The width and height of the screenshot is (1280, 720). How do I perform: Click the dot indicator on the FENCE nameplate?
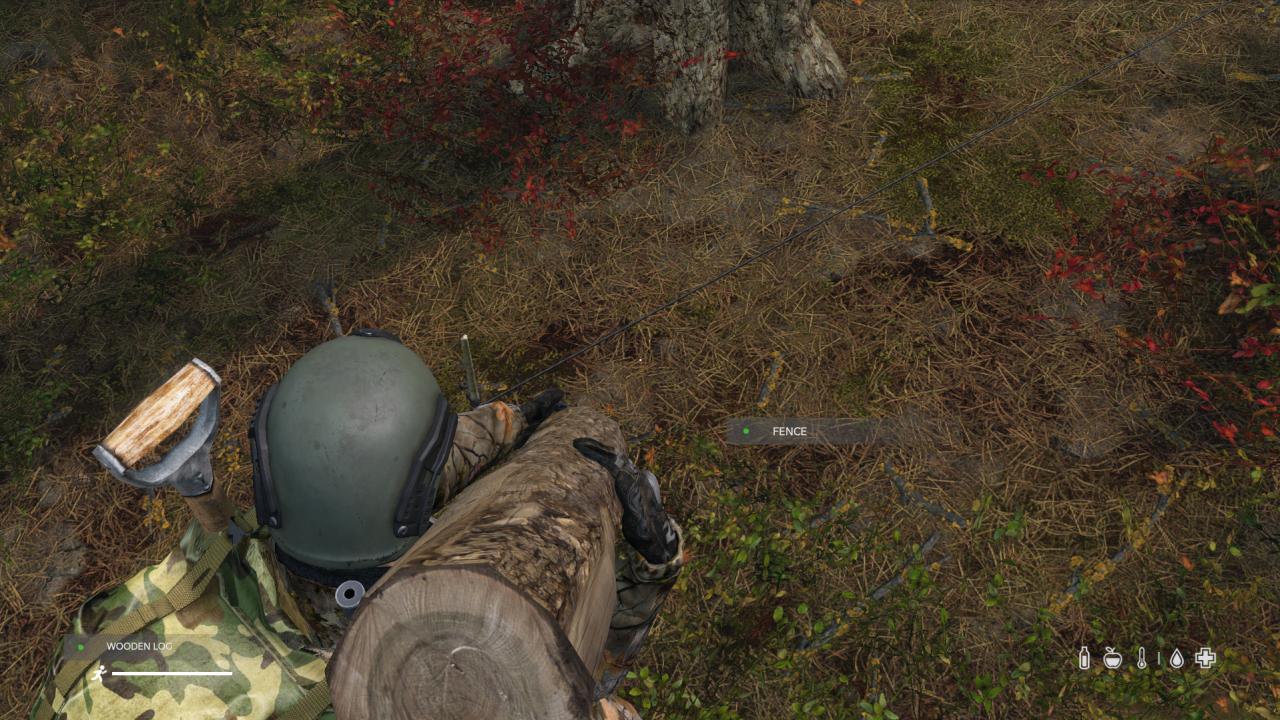[746, 431]
